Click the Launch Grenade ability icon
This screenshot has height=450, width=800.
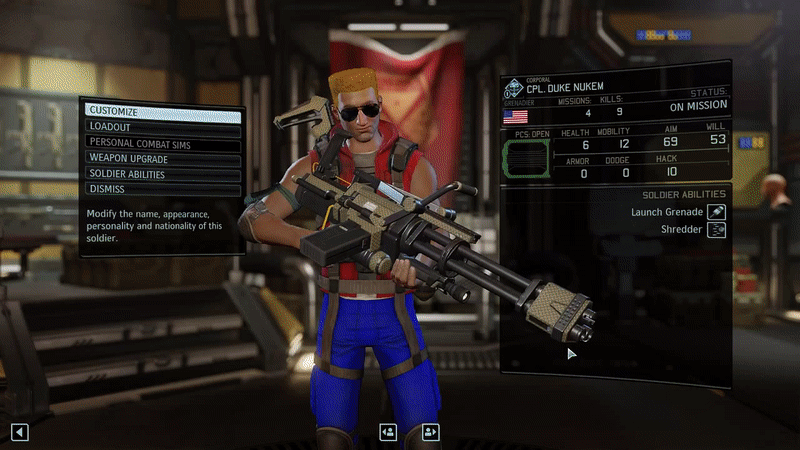[x=716, y=212]
